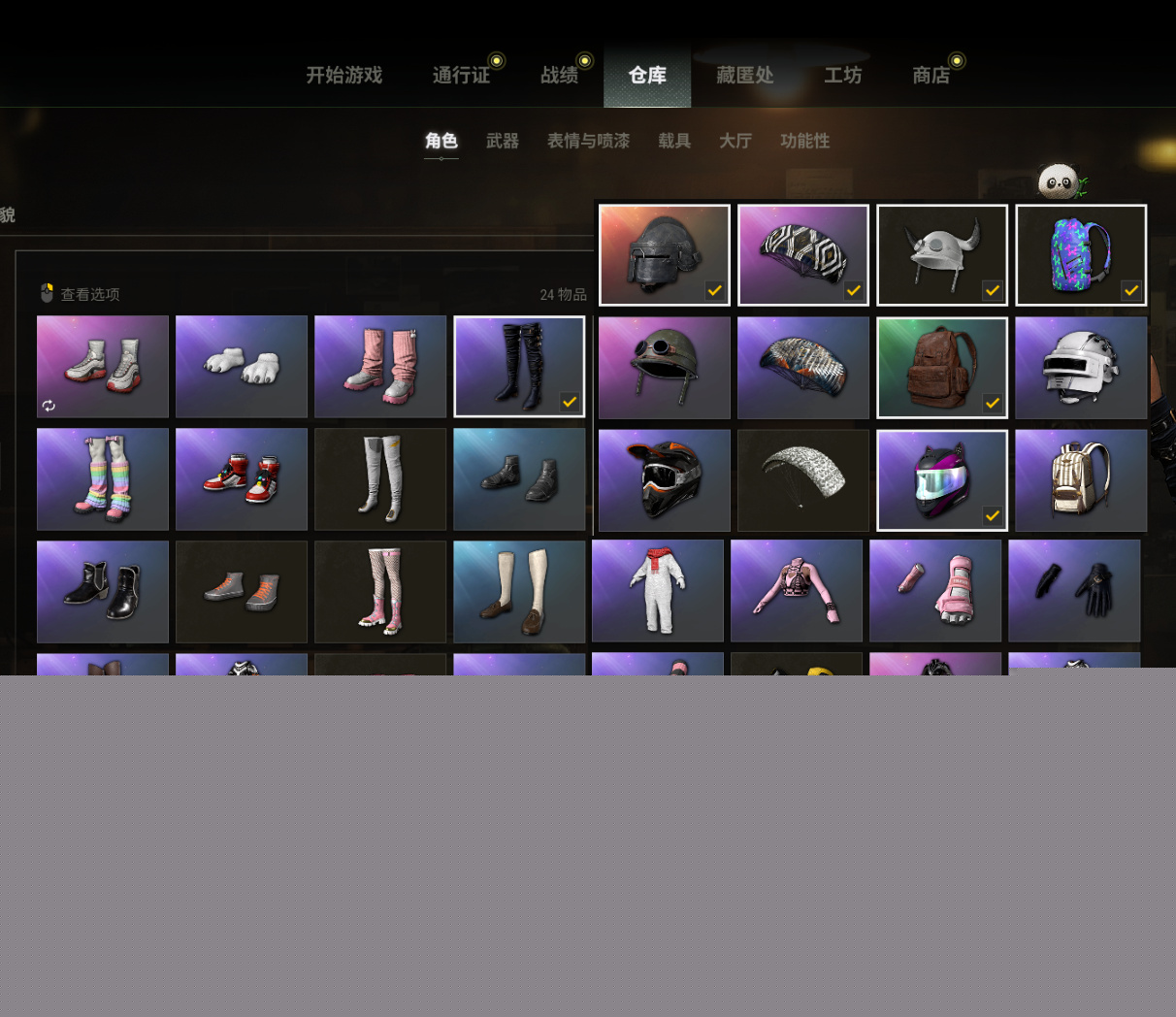Select the purple cat-ear motorcycle helmet

pos(942,480)
